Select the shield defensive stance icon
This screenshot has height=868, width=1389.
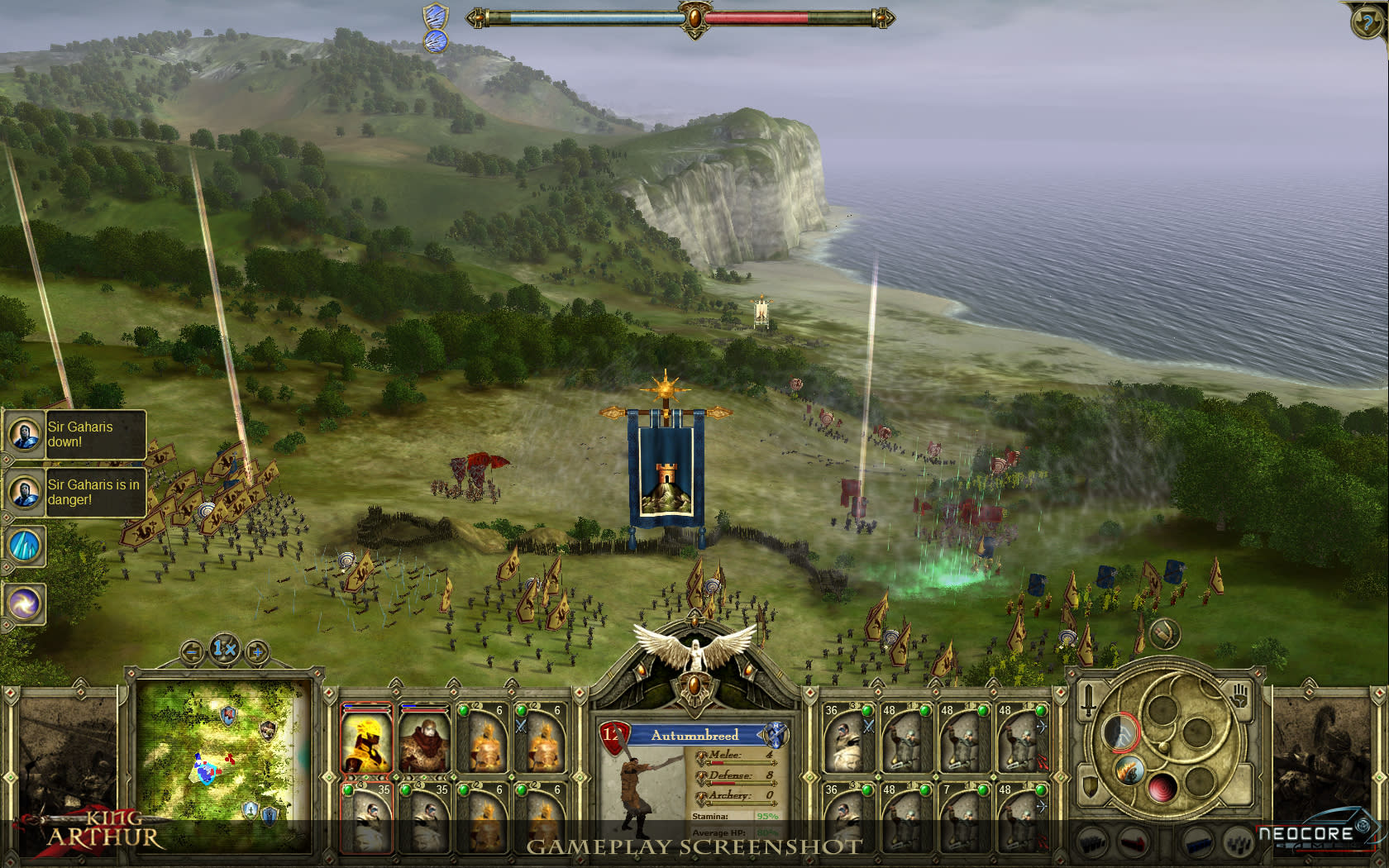coord(1090,787)
